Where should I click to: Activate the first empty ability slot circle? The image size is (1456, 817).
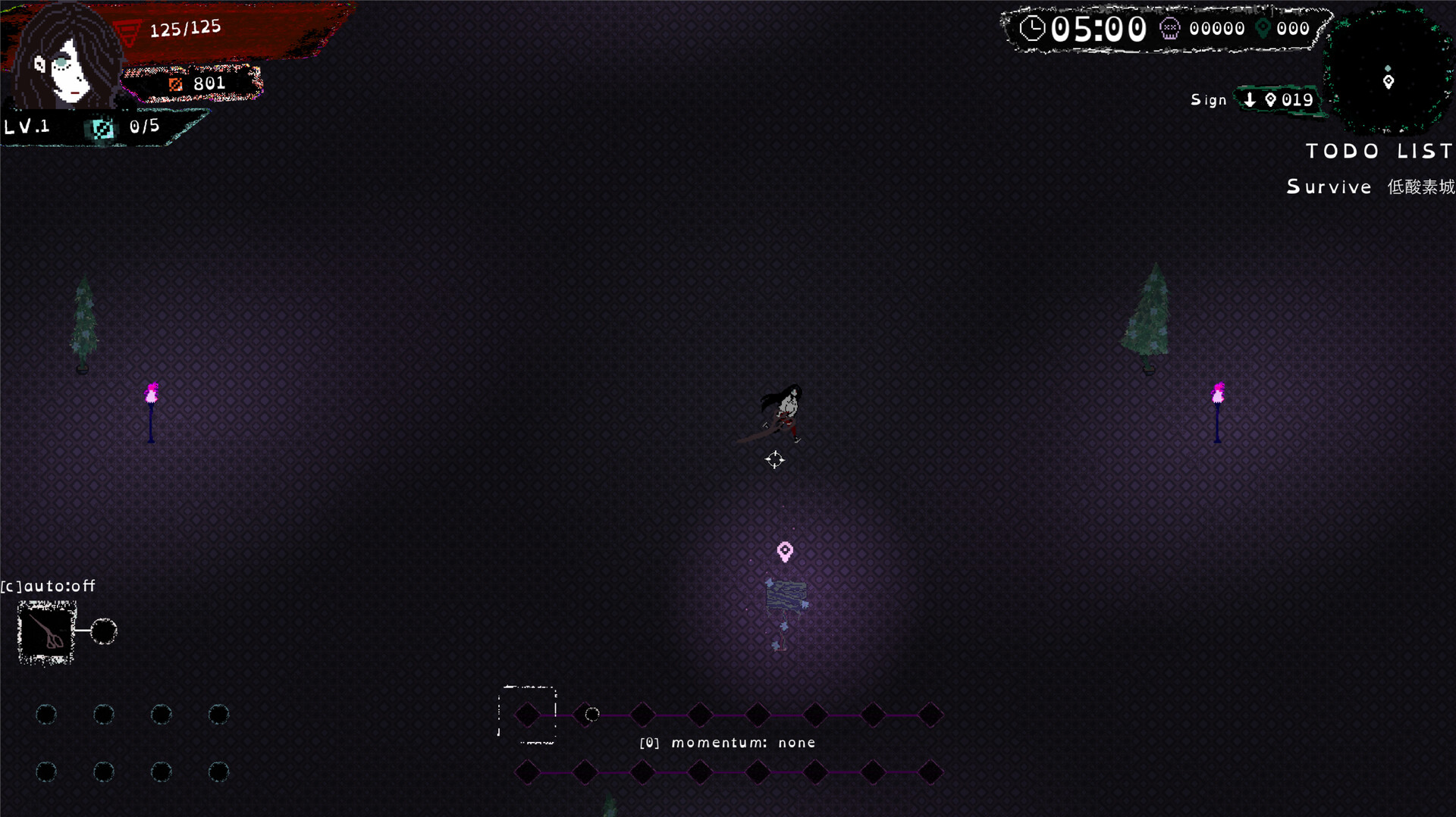(45, 713)
